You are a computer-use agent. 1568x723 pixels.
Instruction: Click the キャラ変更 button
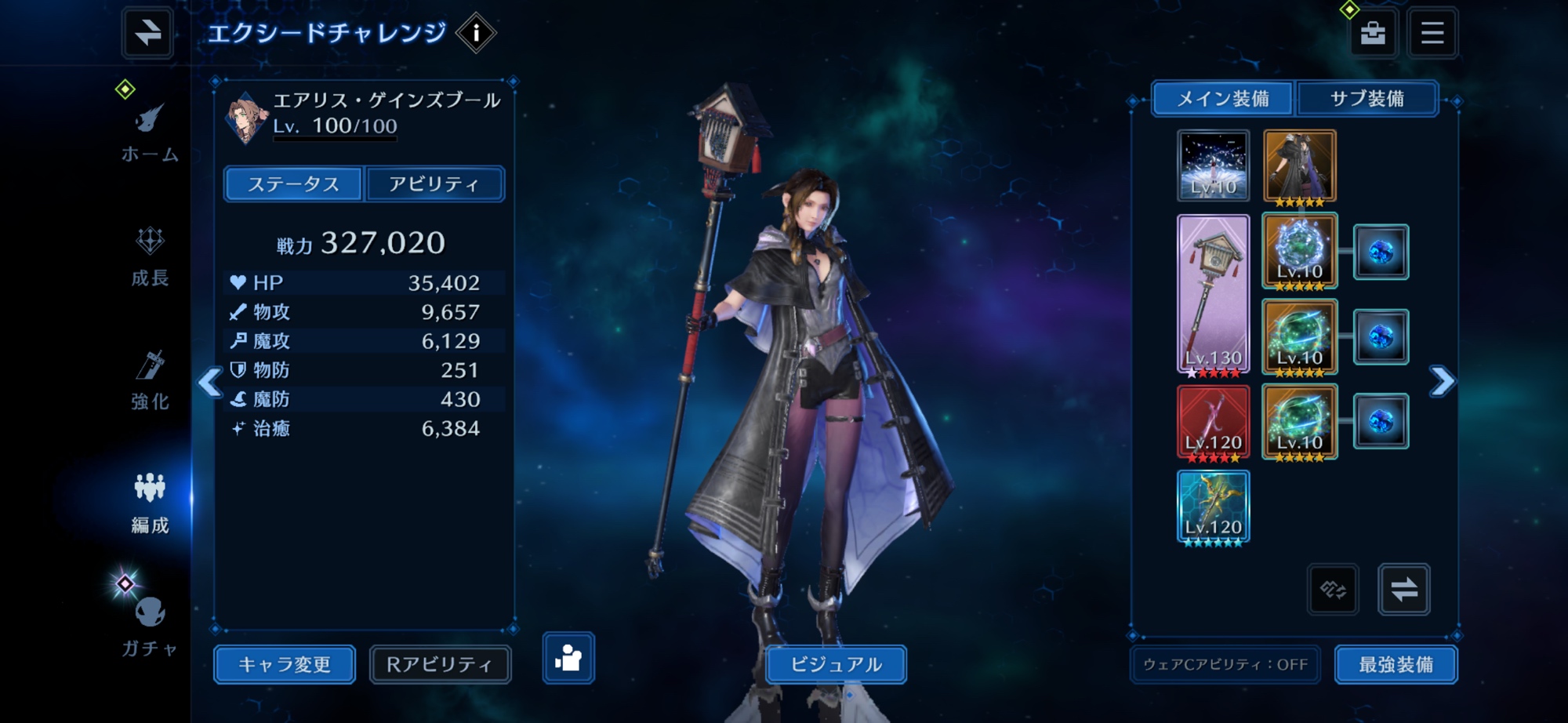pyautogui.click(x=285, y=664)
